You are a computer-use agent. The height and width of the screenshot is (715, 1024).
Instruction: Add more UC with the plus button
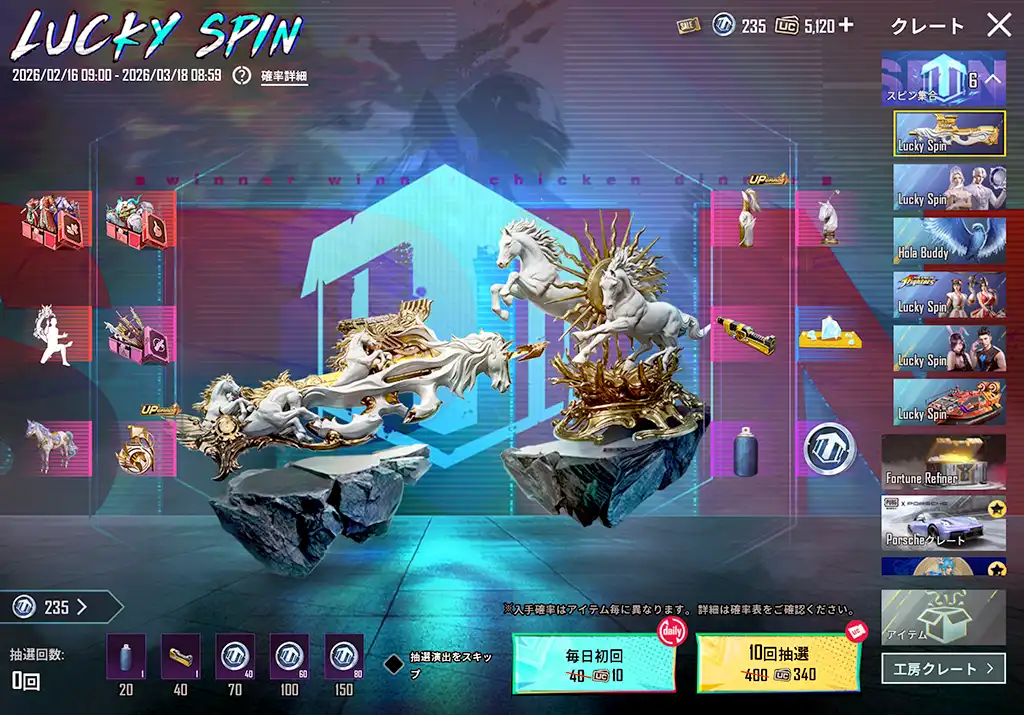click(x=846, y=25)
